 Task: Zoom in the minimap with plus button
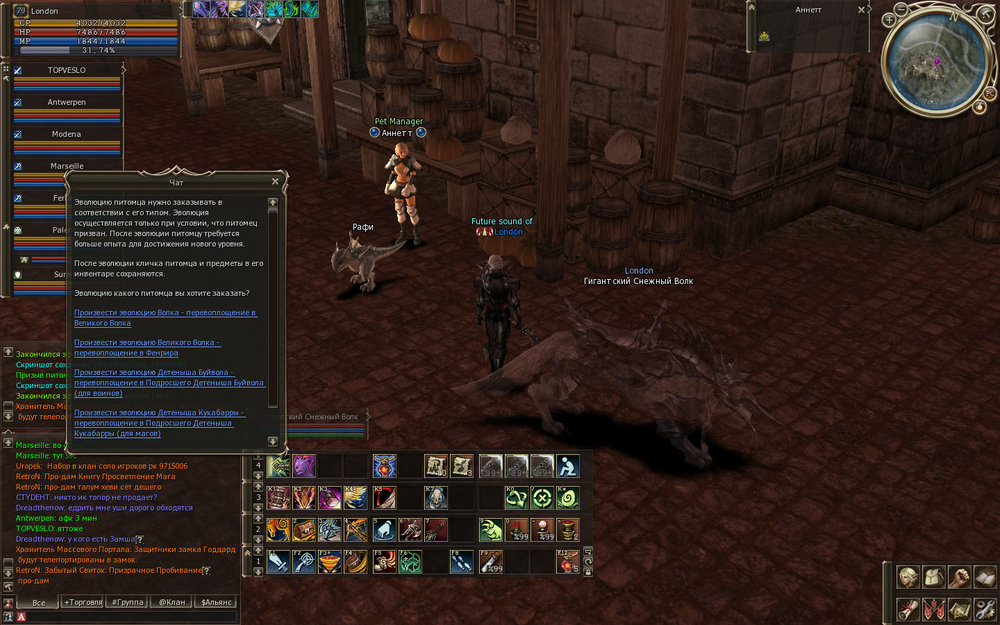point(887,18)
